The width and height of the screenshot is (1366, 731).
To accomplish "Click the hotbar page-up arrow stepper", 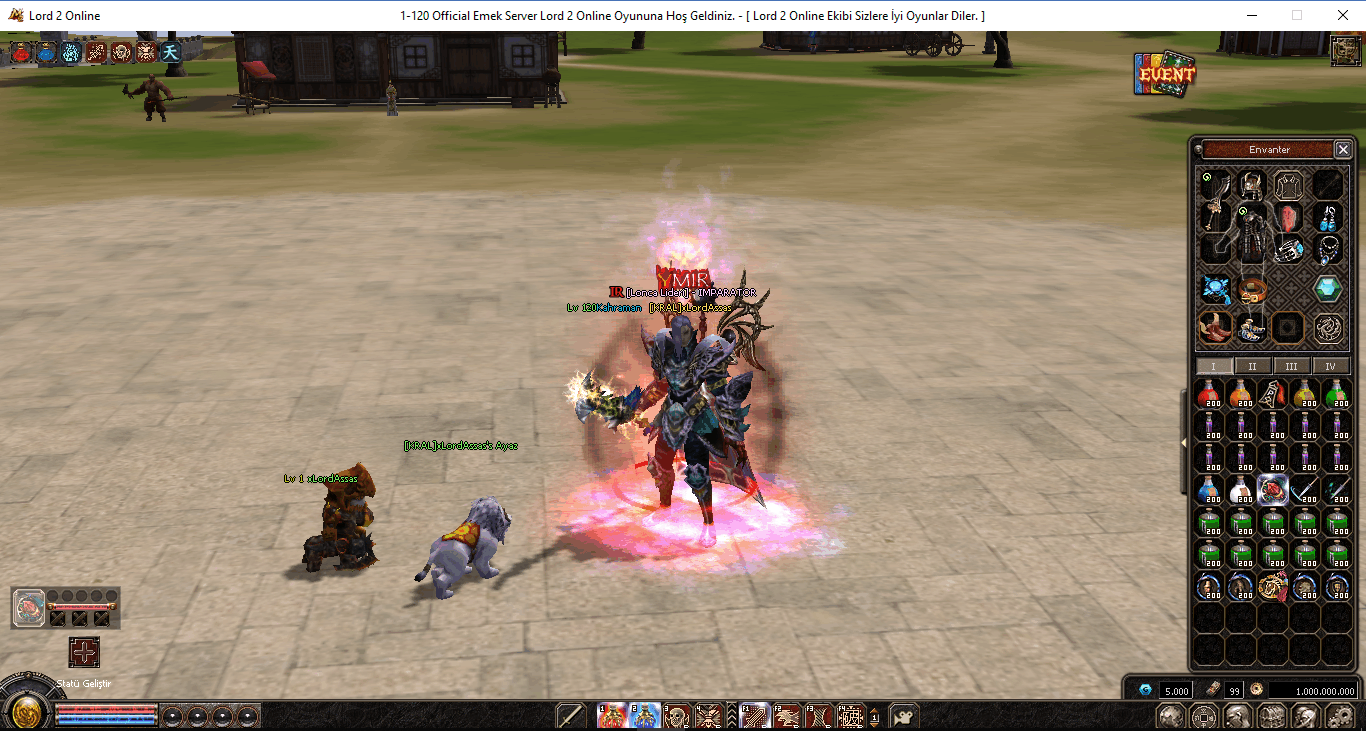I will (874, 711).
